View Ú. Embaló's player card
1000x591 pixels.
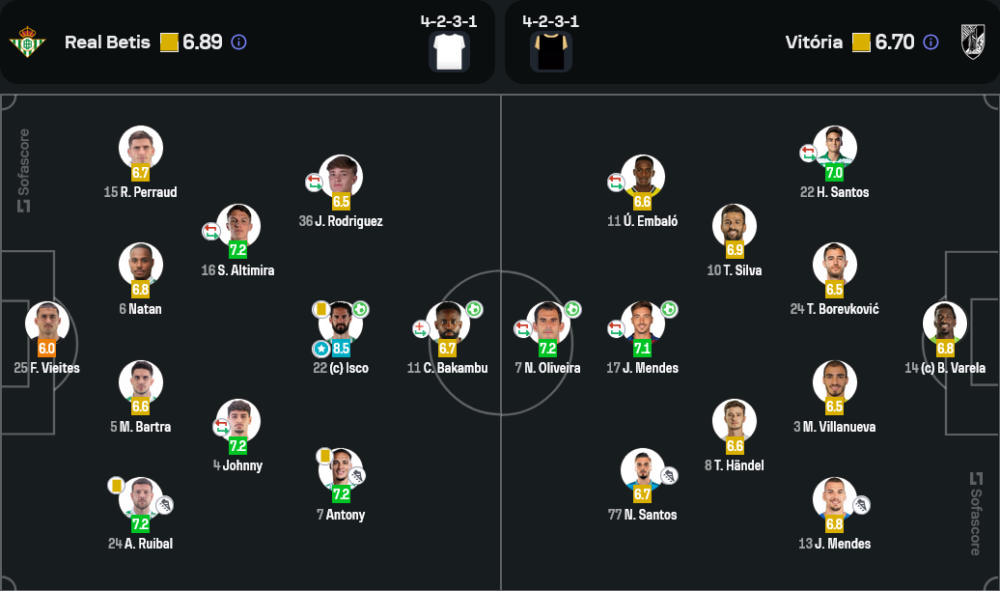click(x=642, y=176)
